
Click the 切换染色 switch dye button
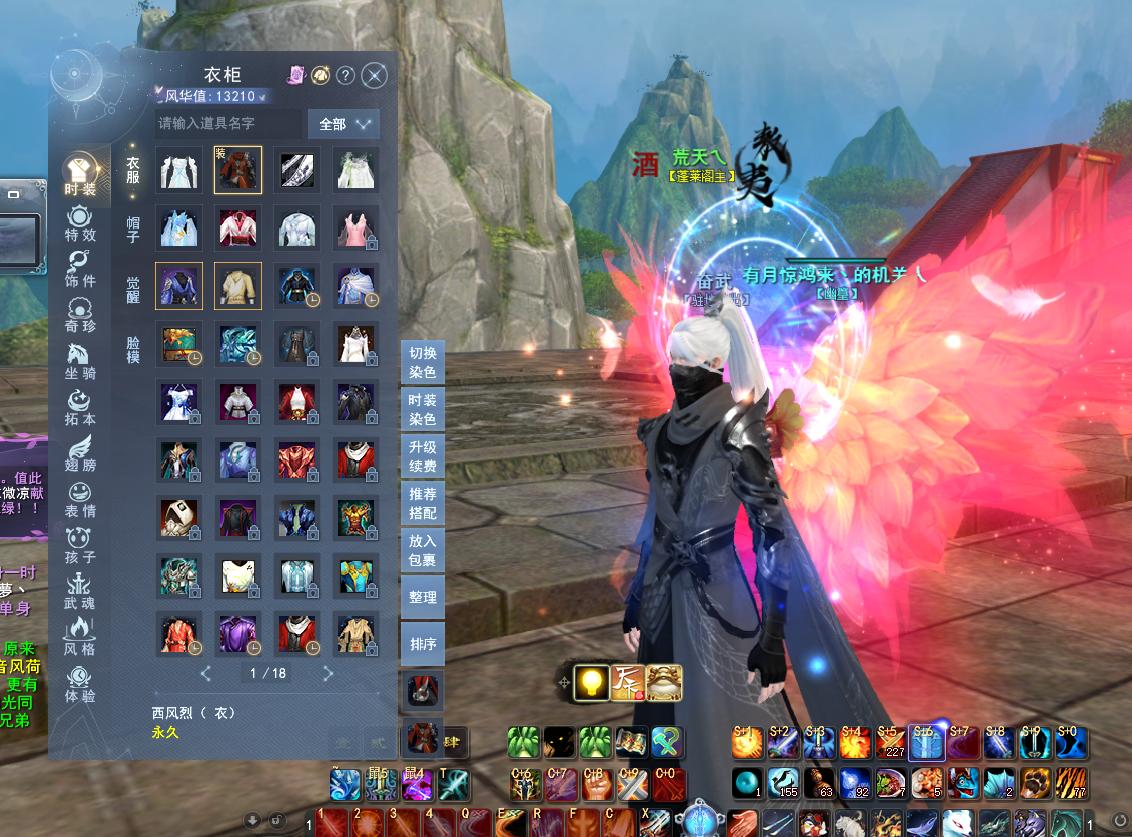pyautogui.click(x=423, y=362)
